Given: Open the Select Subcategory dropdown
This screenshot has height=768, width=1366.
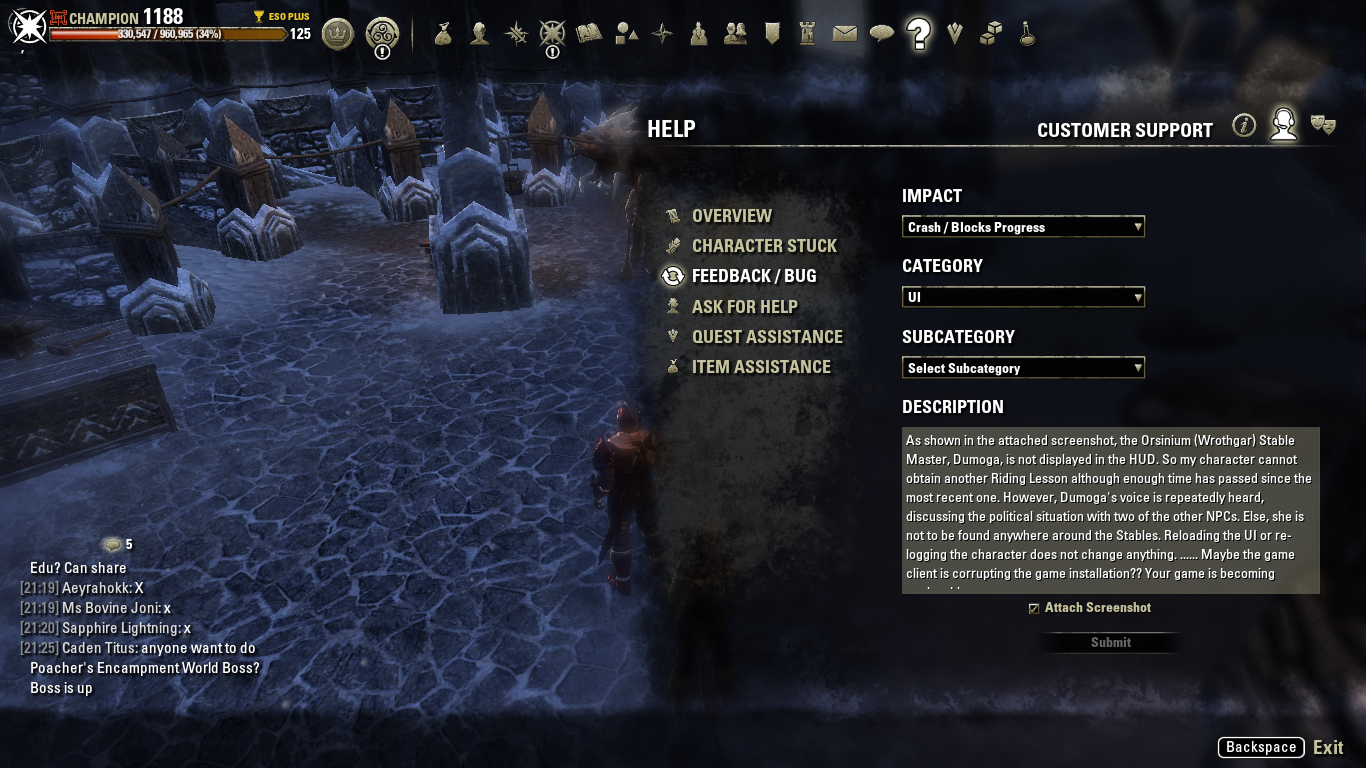Looking at the screenshot, I should (x=1023, y=368).
